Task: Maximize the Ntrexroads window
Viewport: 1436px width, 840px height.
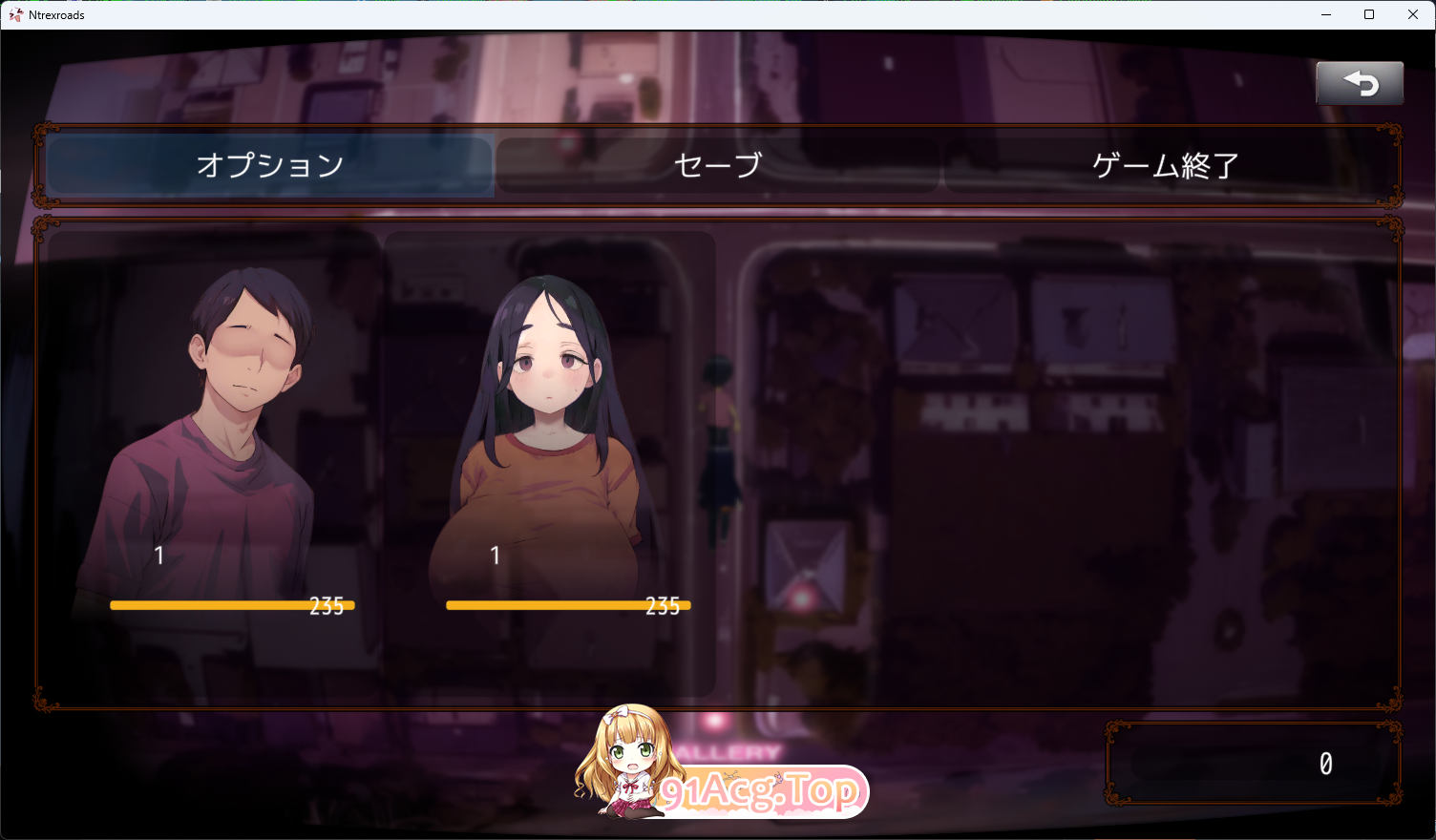Action: pyautogui.click(x=1369, y=14)
